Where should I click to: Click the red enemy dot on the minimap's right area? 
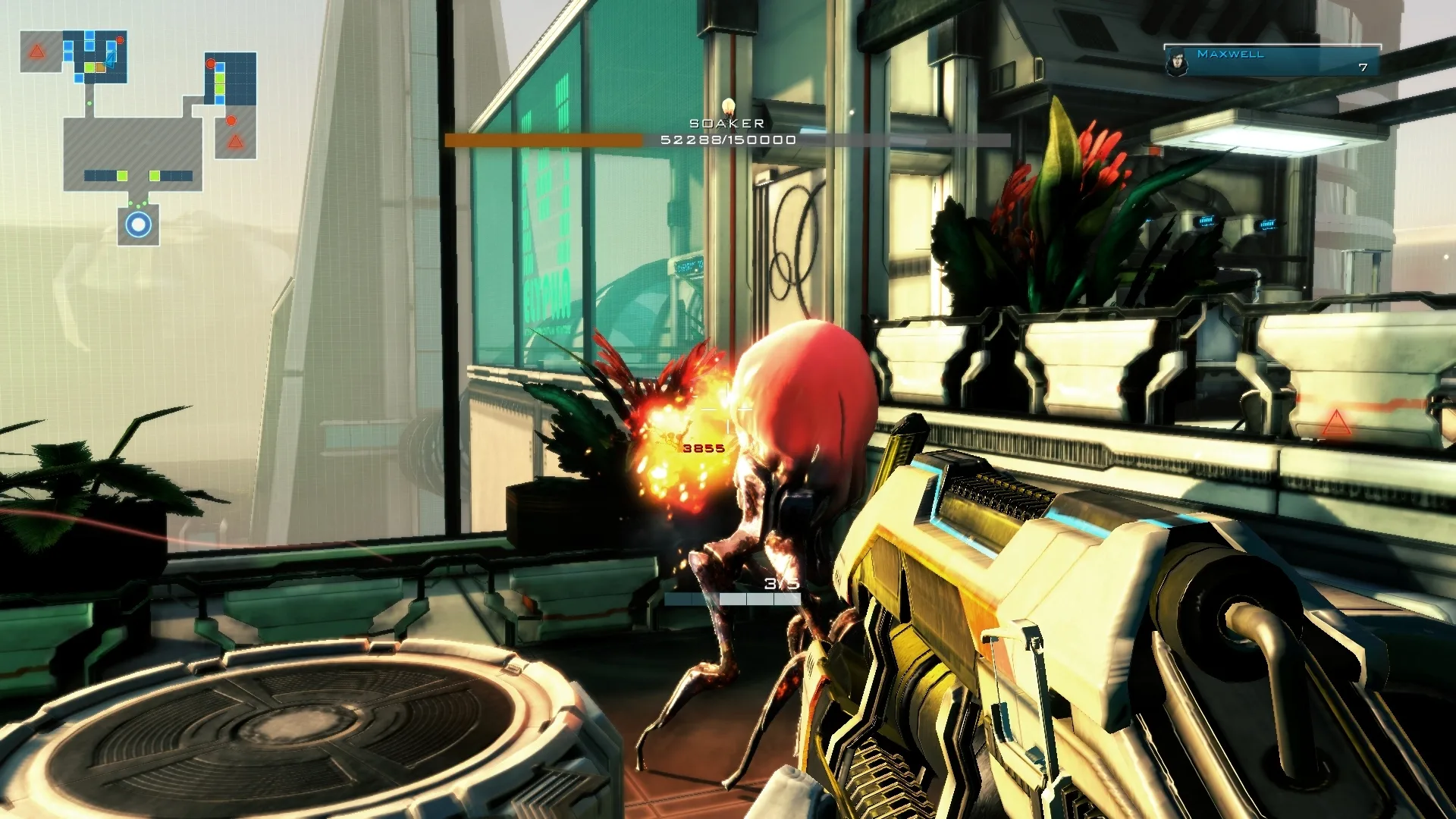coord(231,121)
